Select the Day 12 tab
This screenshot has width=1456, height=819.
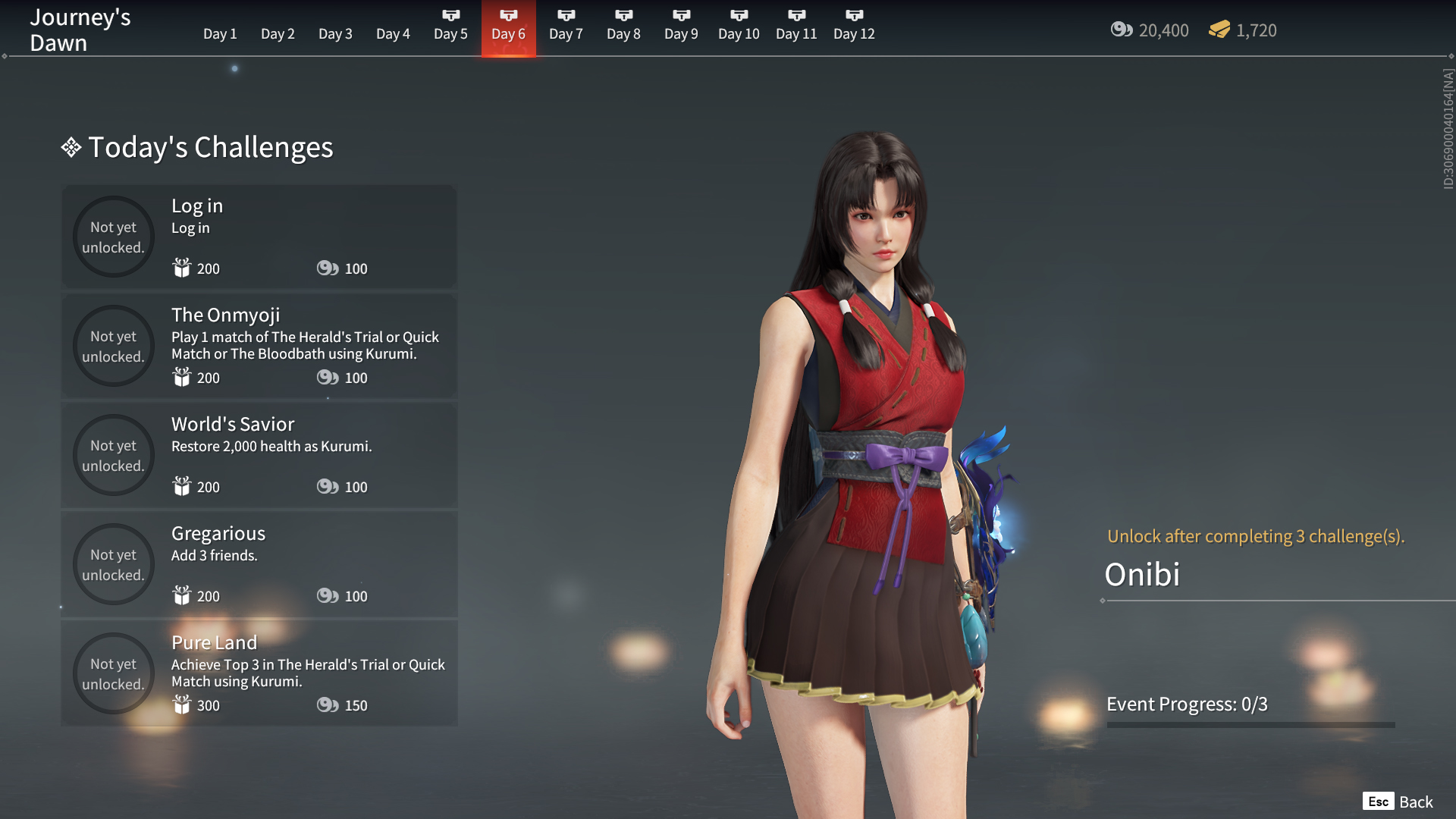tap(854, 29)
